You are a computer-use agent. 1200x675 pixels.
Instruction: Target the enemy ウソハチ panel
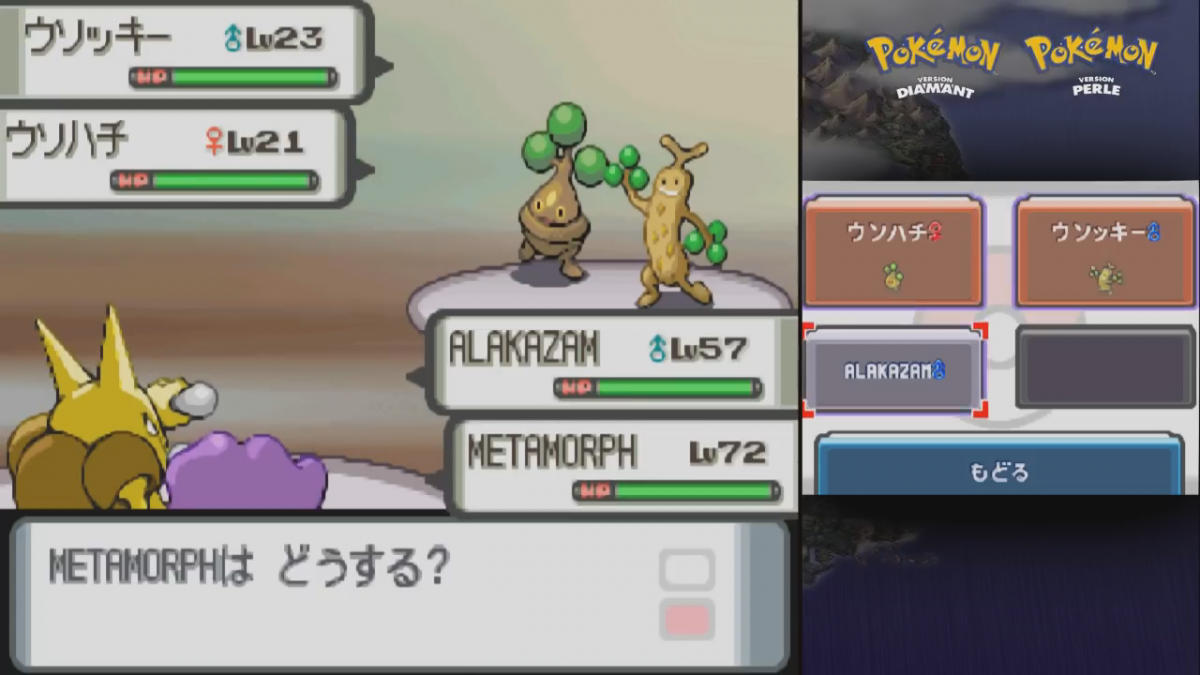[x=893, y=251]
